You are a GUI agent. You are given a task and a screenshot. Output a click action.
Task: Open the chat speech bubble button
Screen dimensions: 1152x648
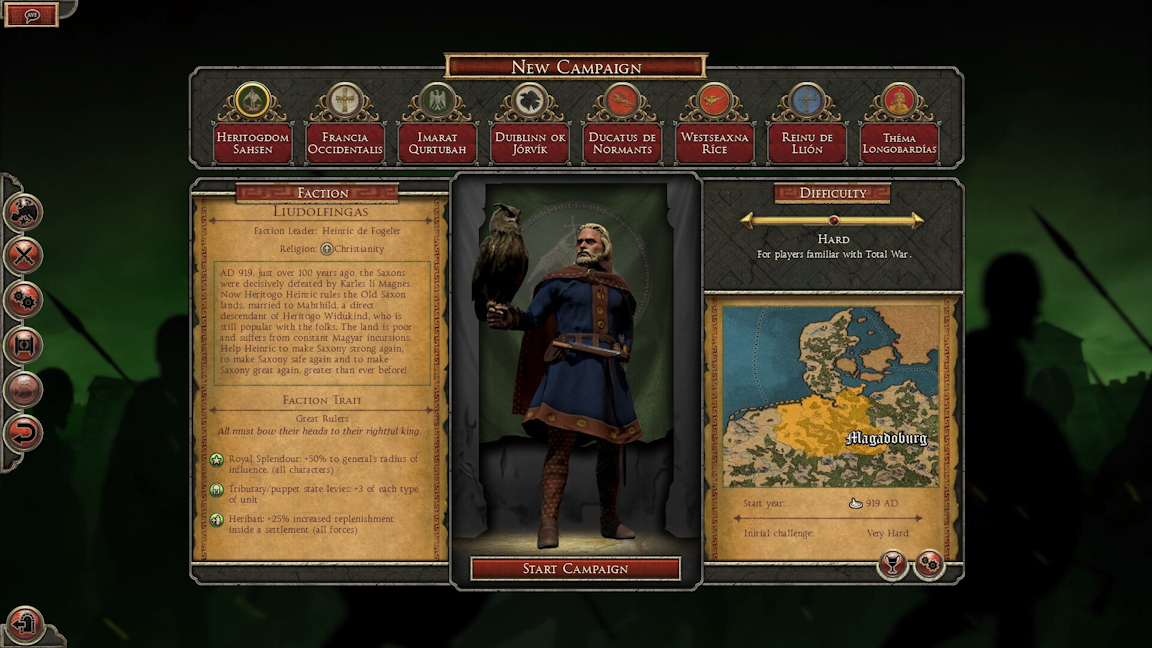click(32, 15)
